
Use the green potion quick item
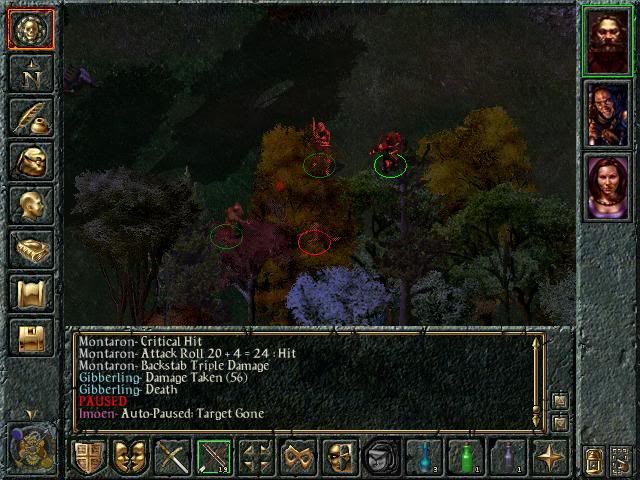coord(466,458)
